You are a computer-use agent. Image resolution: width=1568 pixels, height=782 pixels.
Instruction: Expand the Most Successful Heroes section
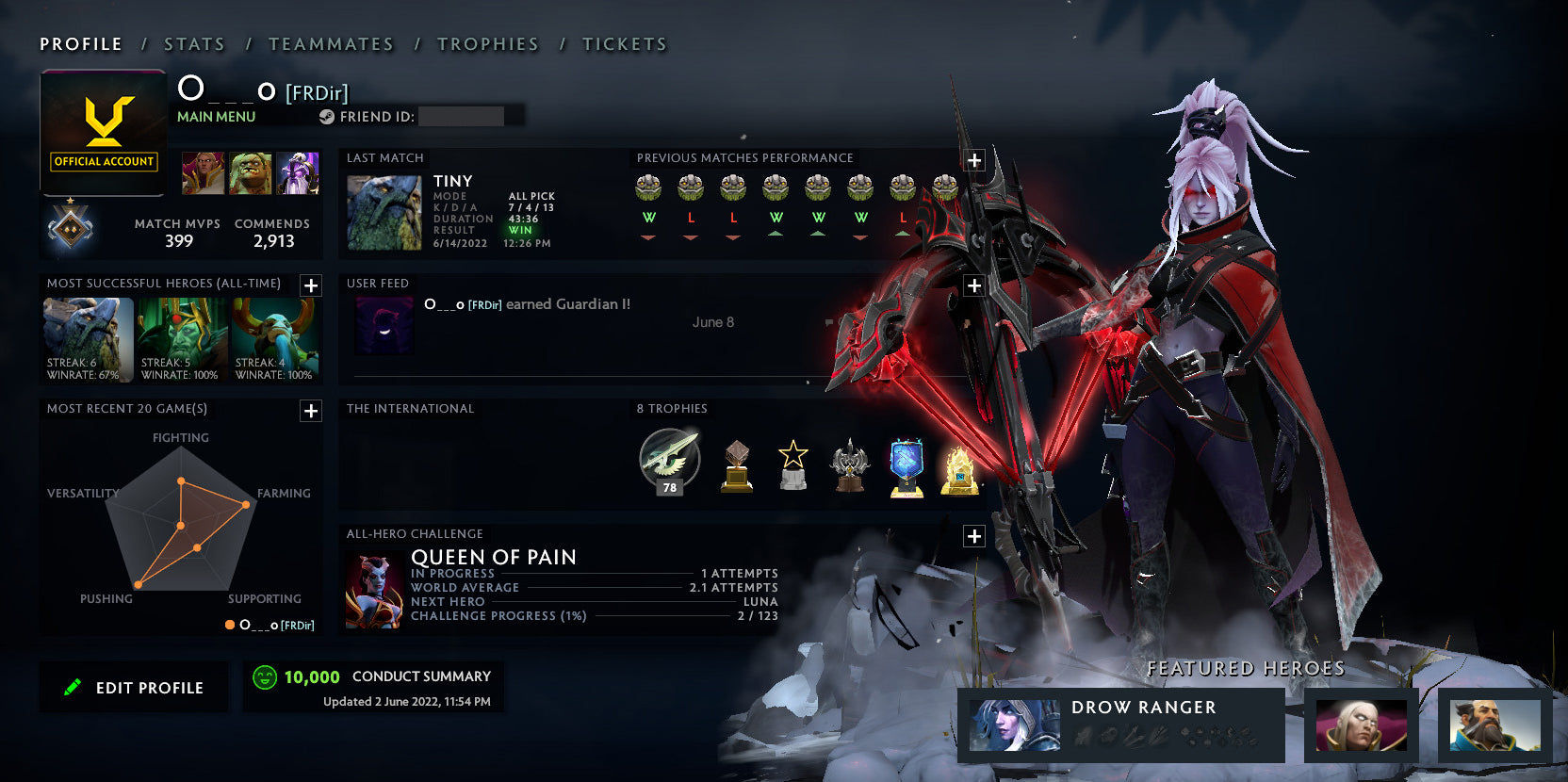[x=309, y=285]
